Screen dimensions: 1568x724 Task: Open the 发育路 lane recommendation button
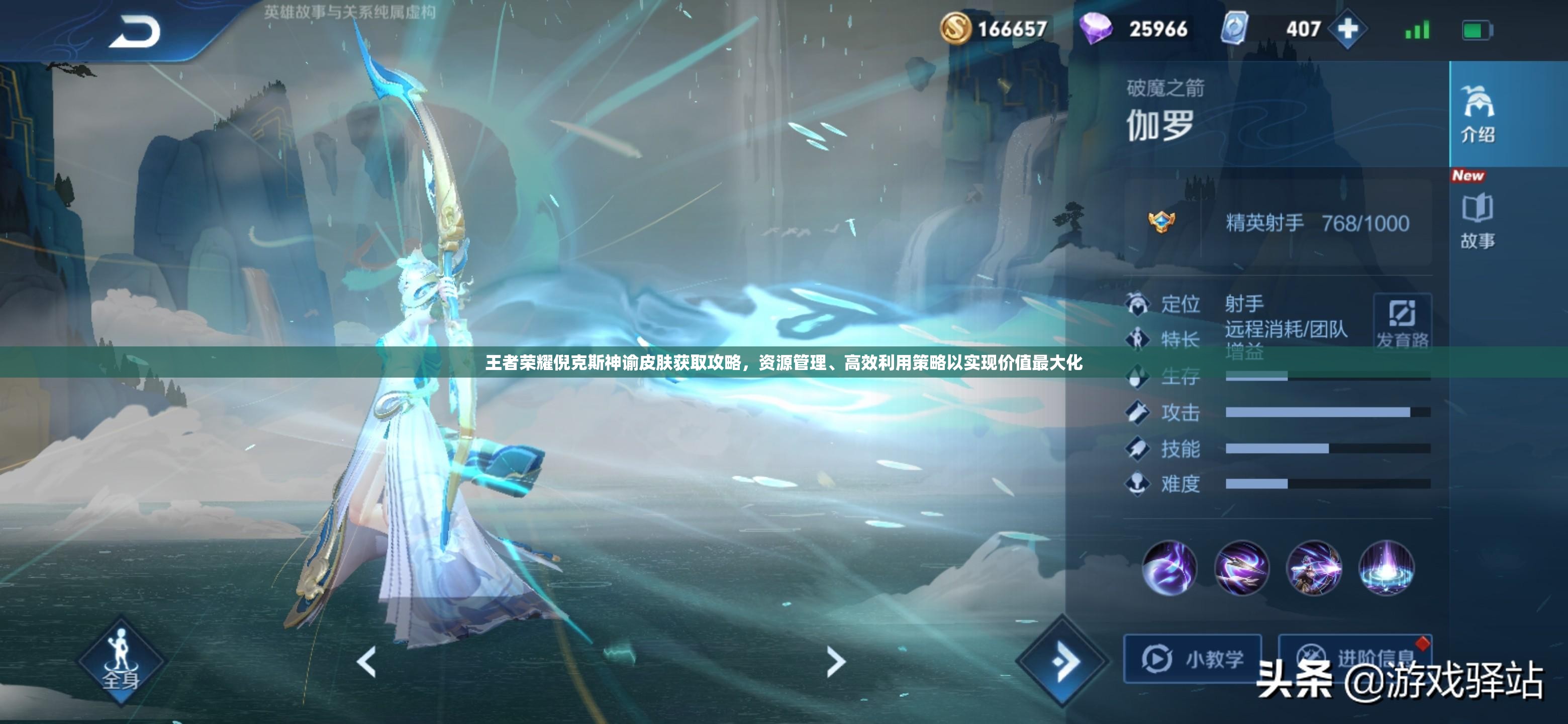click(x=1402, y=321)
